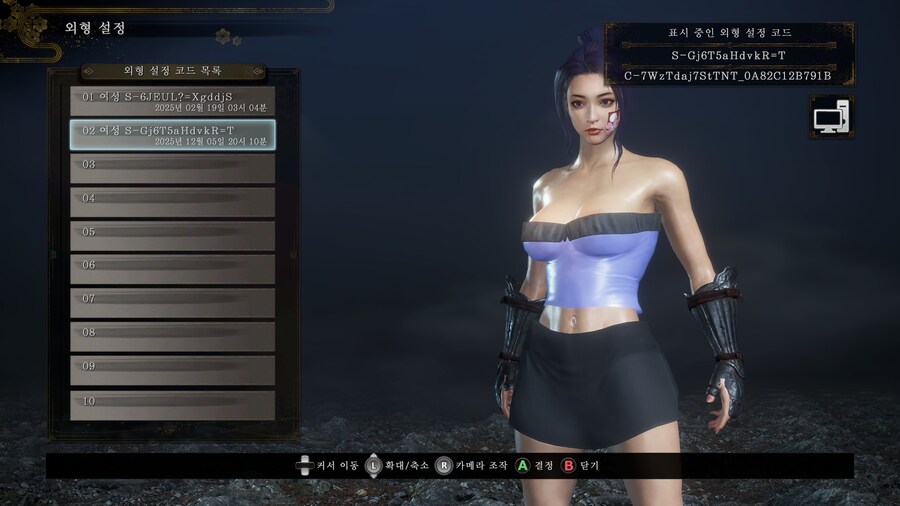Choose empty code slot 05
The height and width of the screenshot is (506, 900).
pos(172,236)
